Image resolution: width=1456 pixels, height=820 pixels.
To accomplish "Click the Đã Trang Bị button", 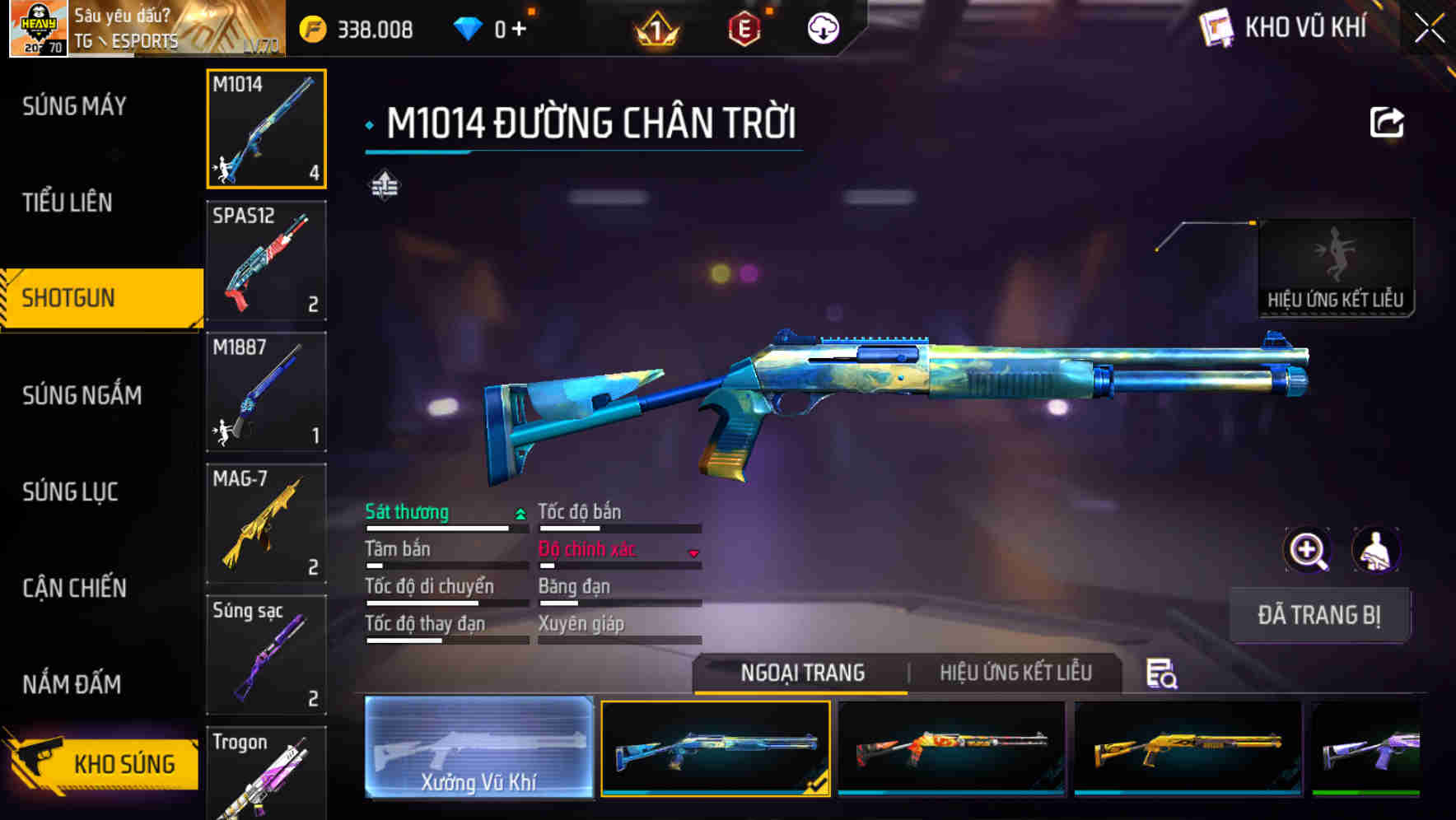I will click(x=1318, y=615).
